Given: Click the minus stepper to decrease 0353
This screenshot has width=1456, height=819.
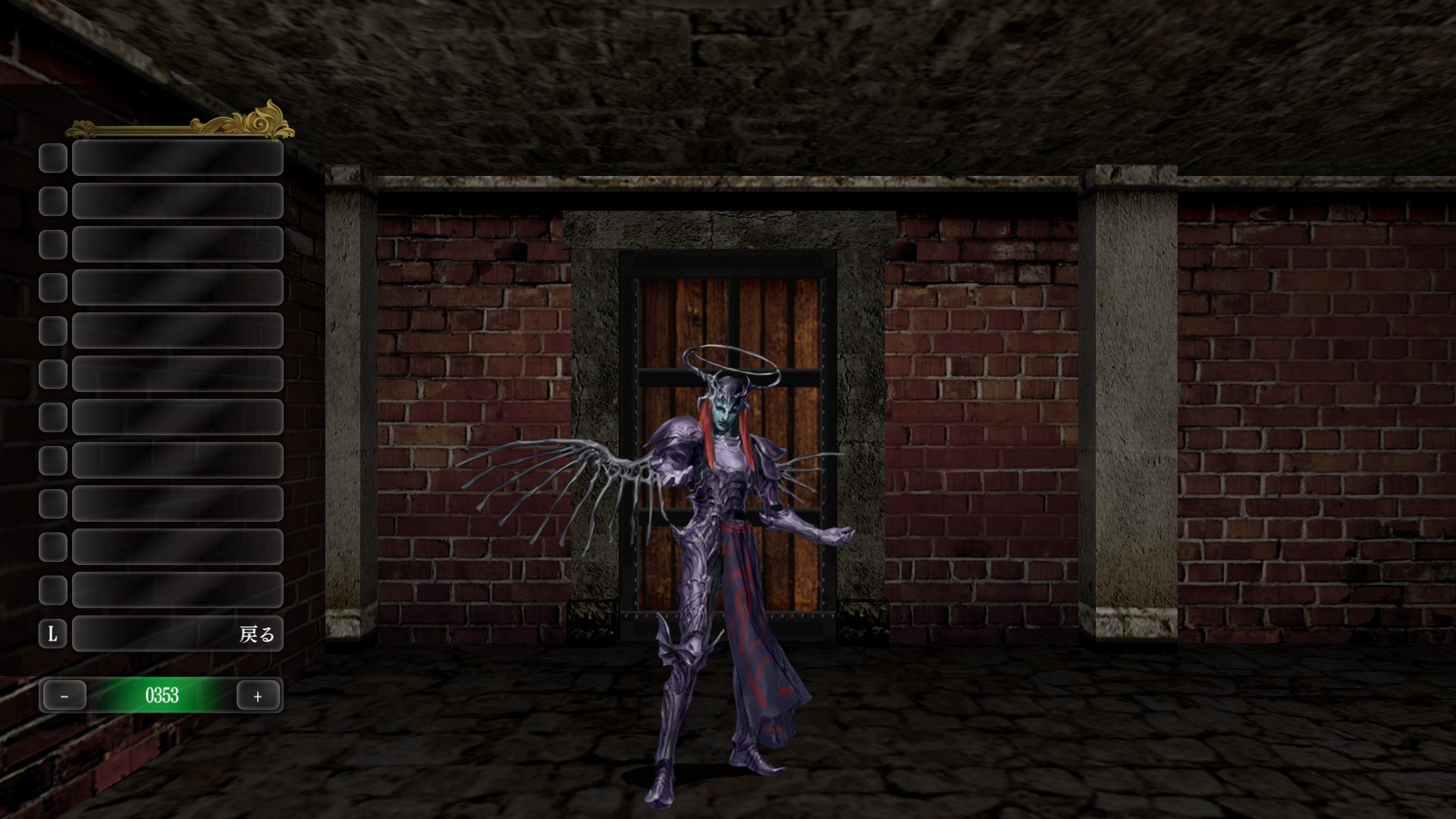Looking at the screenshot, I should (64, 695).
